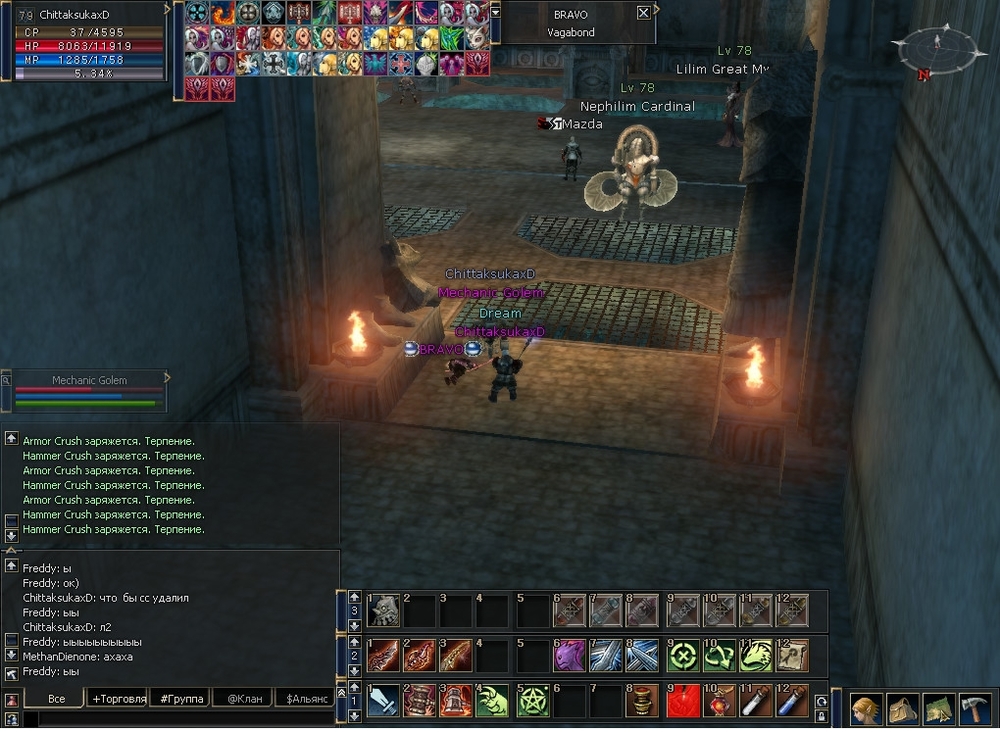The height and width of the screenshot is (732, 1000).
Task: Open the character status elf portrait icon
Action: point(866,709)
